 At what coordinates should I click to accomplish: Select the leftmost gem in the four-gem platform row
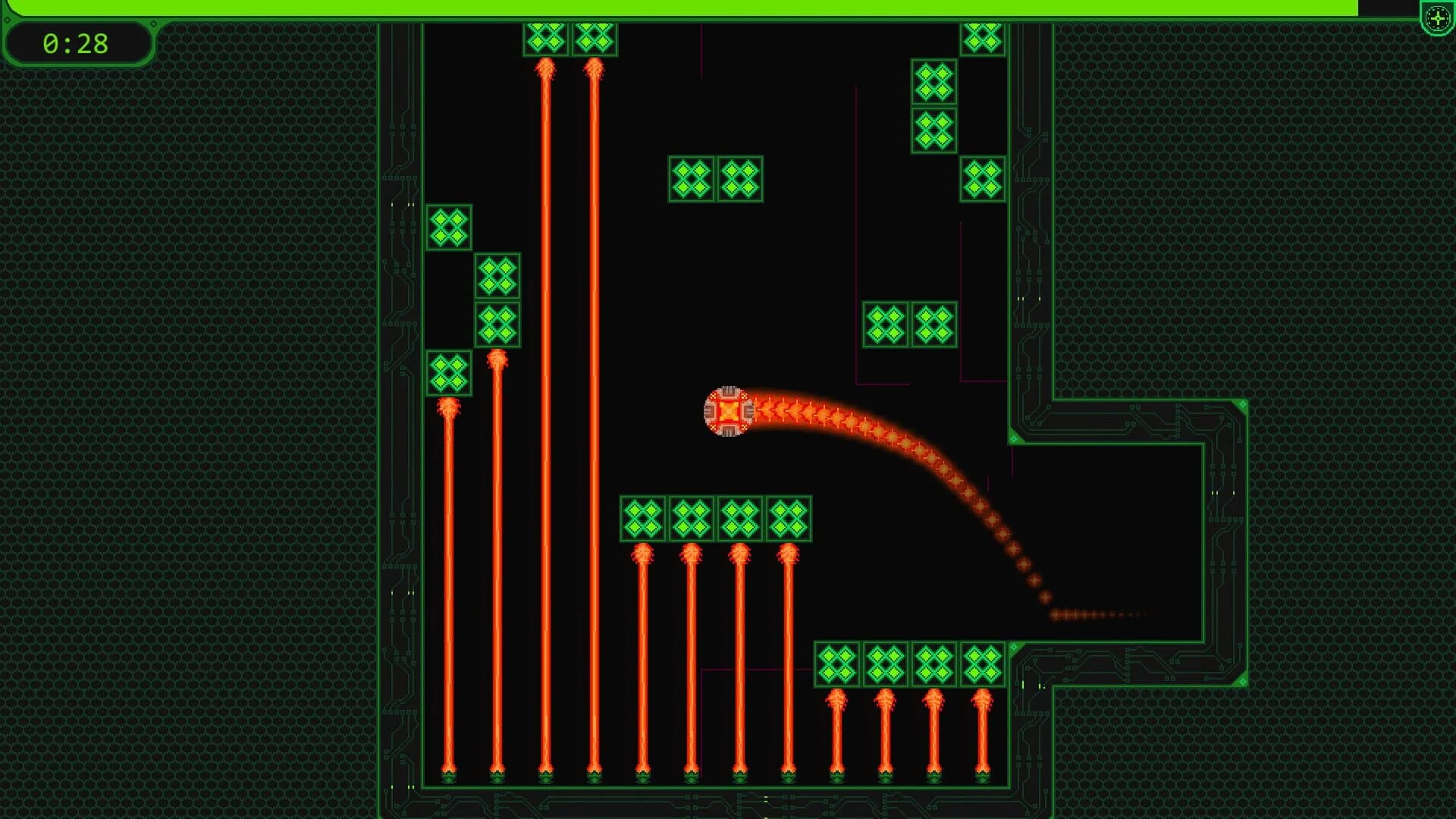tap(642, 519)
